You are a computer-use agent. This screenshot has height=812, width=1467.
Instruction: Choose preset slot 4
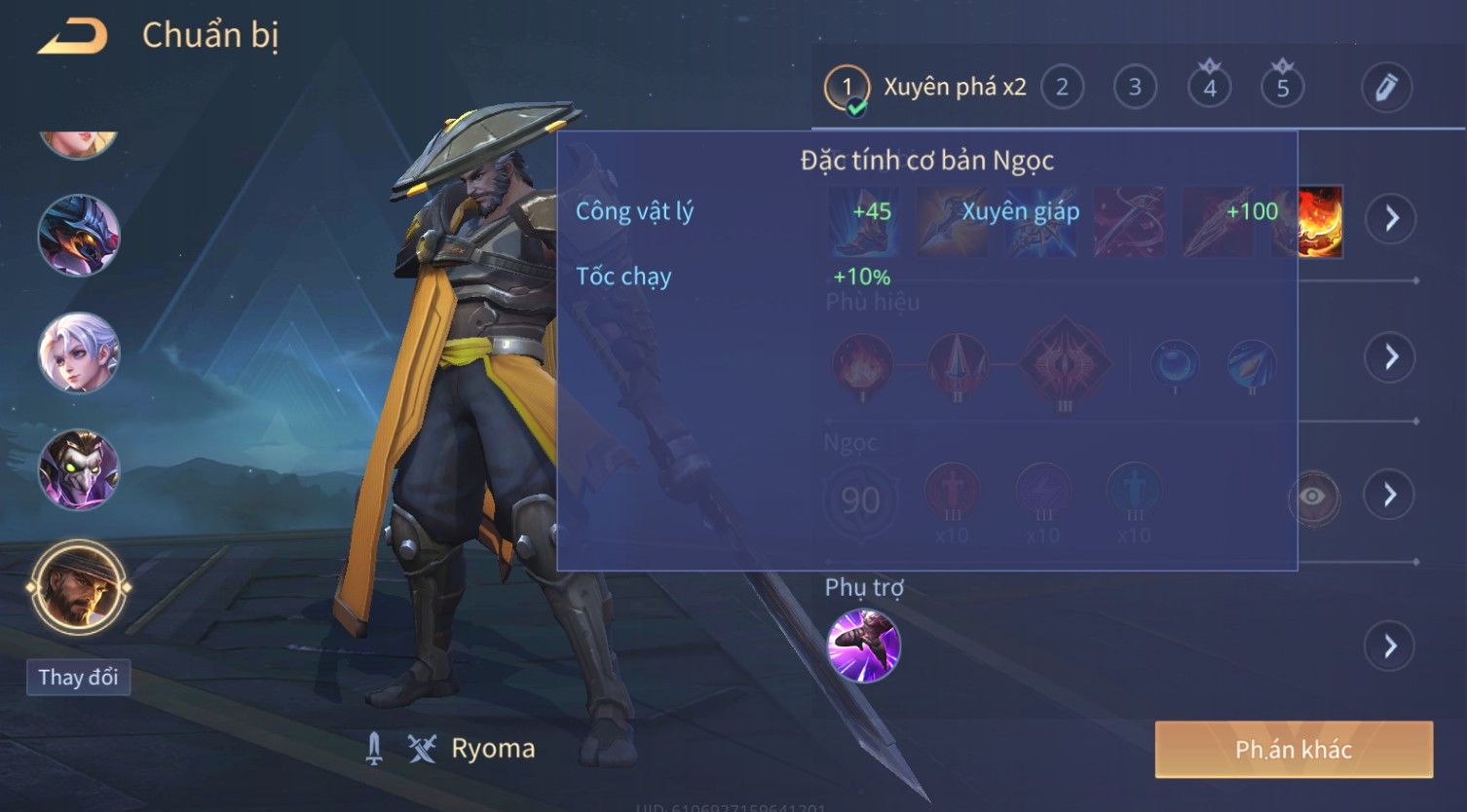(x=1209, y=88)
